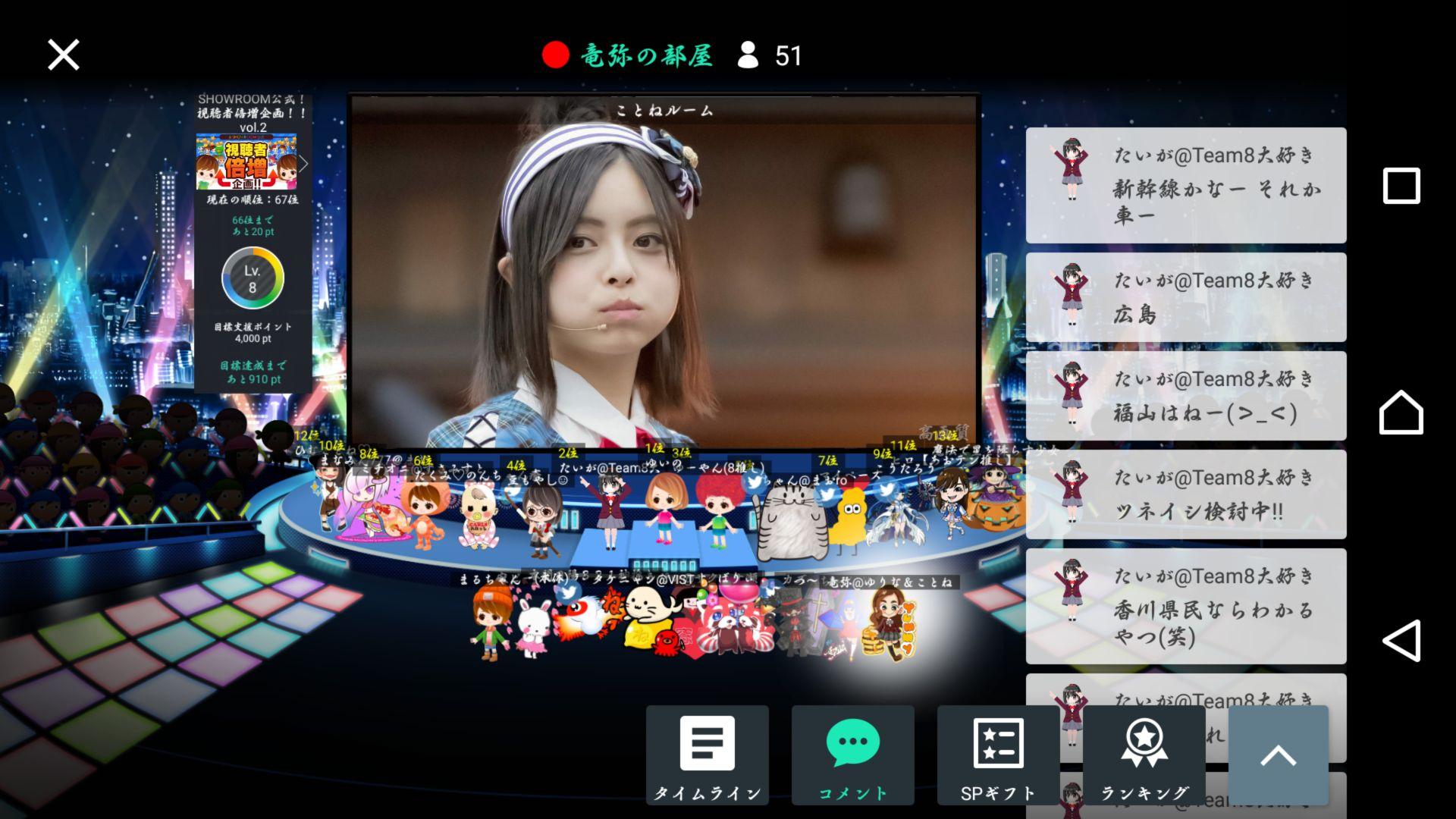The height and width of the screenshot is (819, 1456).
Task: Tap the Lv. 8 level ring
Action: 253,279
